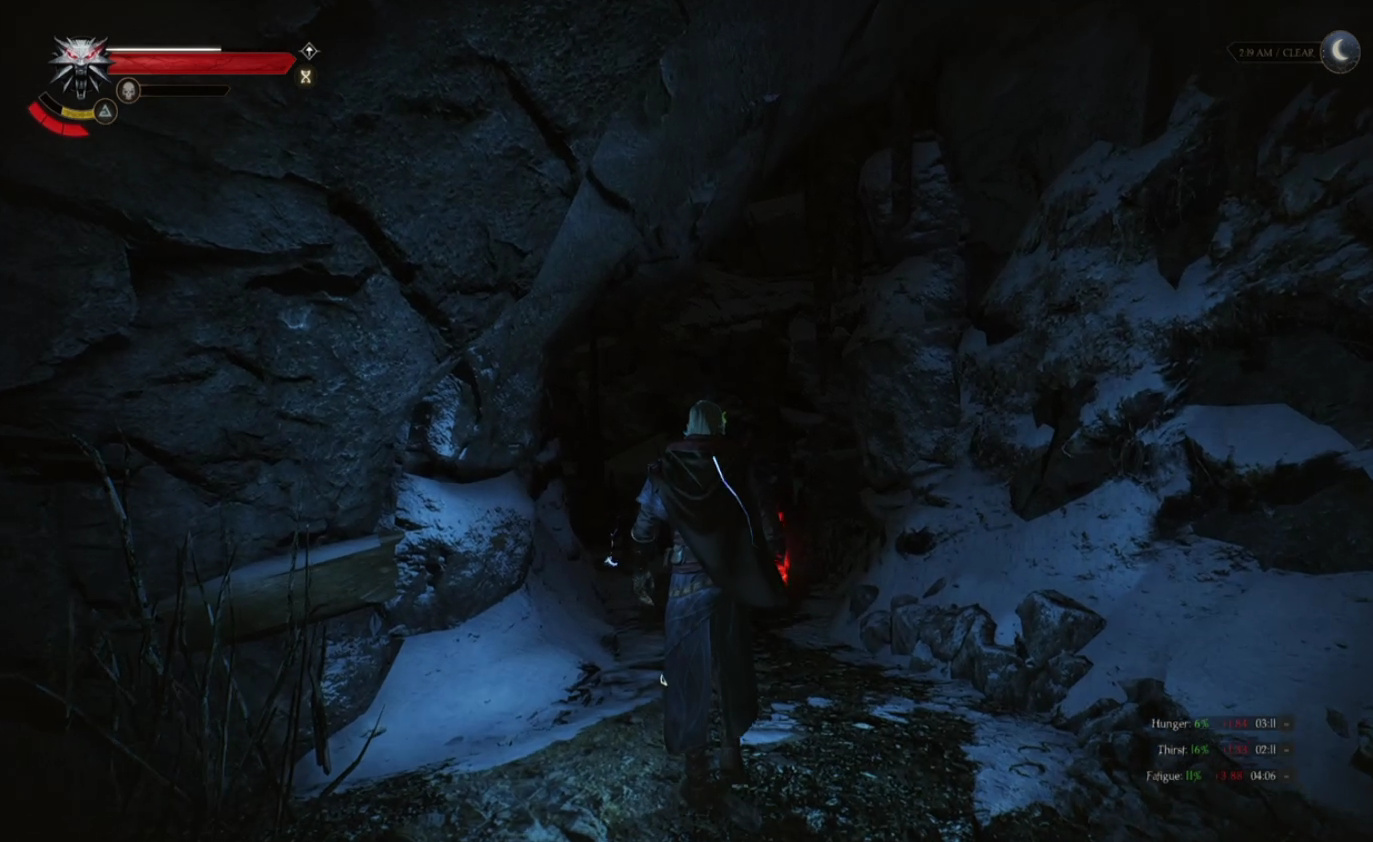Click the toxicity skull icon

click(128, 91)
